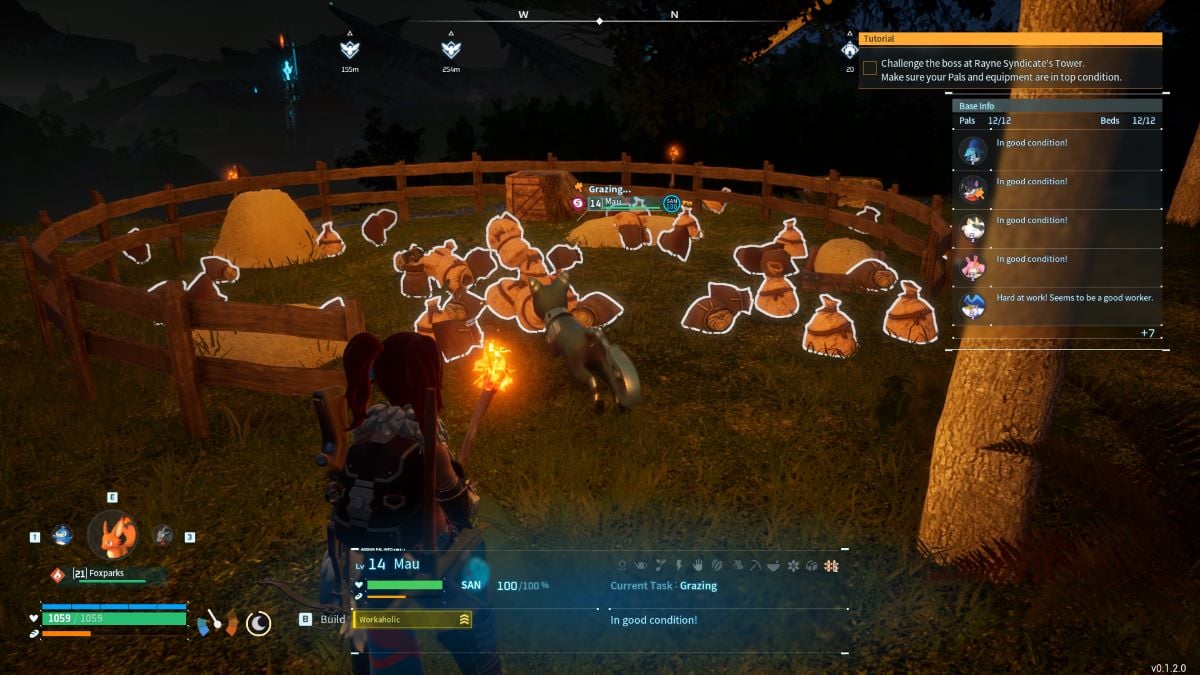This screenshot has height=675, width=1200.
Task: Click the crescent moon night indicator
Action: click(x=259, y=623)
